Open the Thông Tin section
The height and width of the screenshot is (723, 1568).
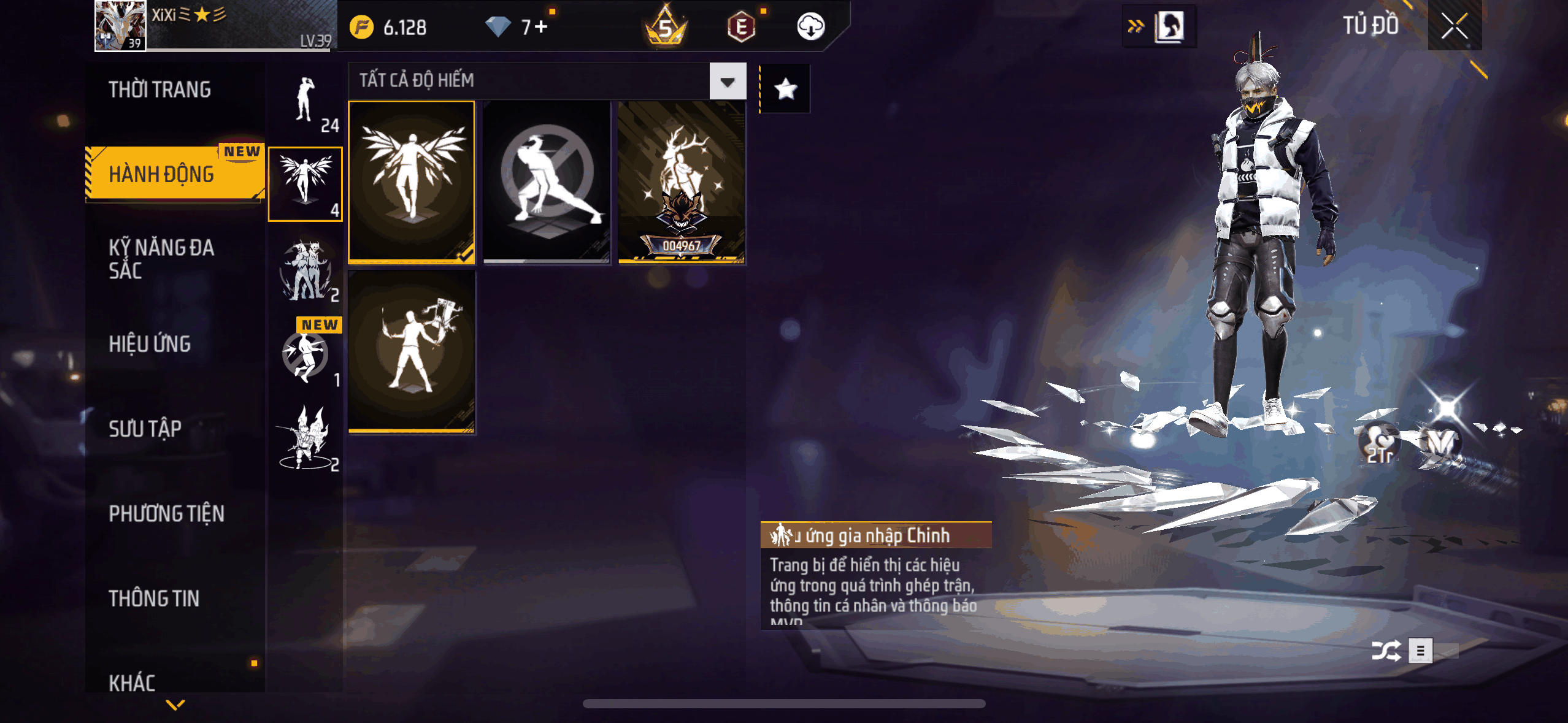click(x=154, y=599)
